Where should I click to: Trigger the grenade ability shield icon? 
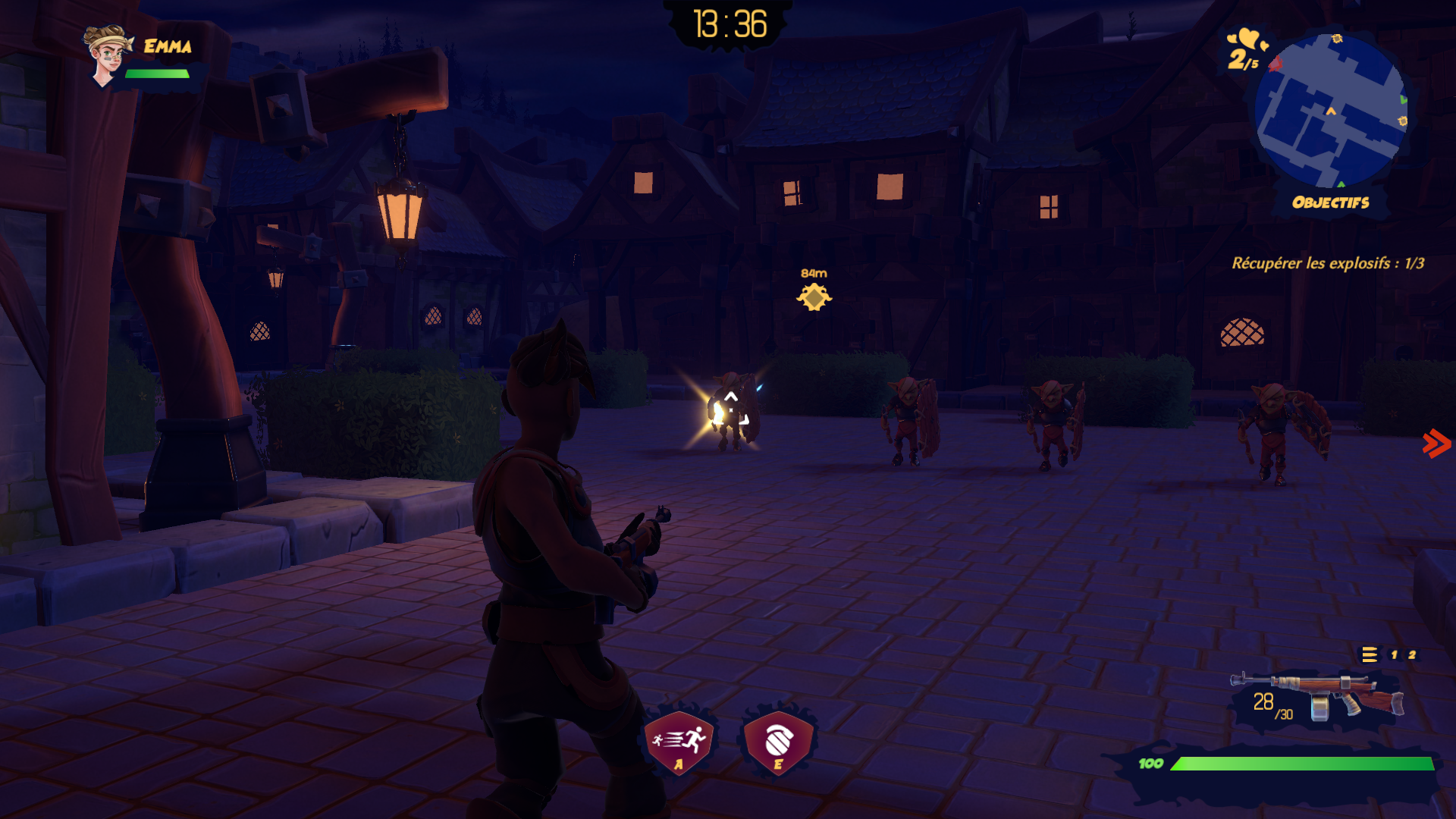coord(778,741)
